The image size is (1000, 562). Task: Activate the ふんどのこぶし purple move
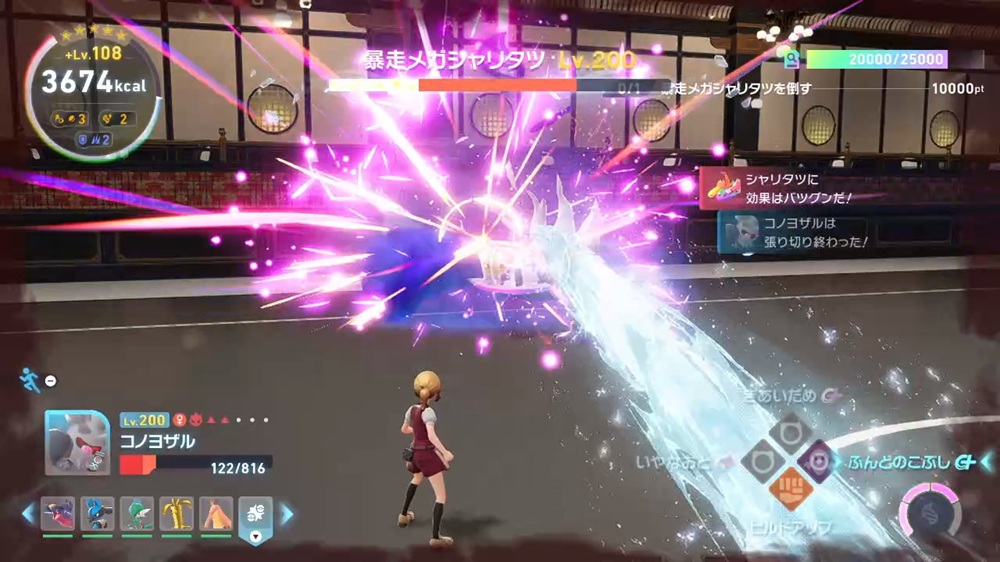click(x=819, y=461)
